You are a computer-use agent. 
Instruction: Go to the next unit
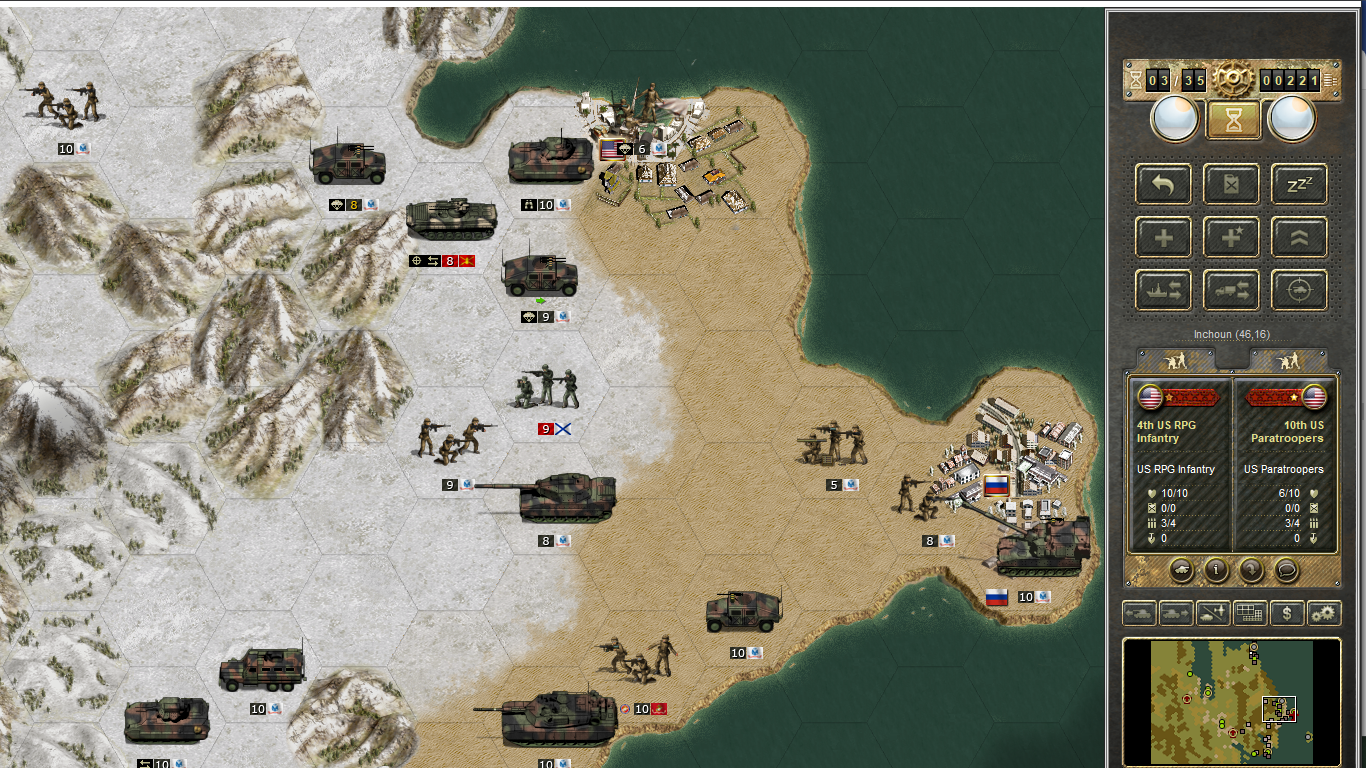click(1176, 613)
